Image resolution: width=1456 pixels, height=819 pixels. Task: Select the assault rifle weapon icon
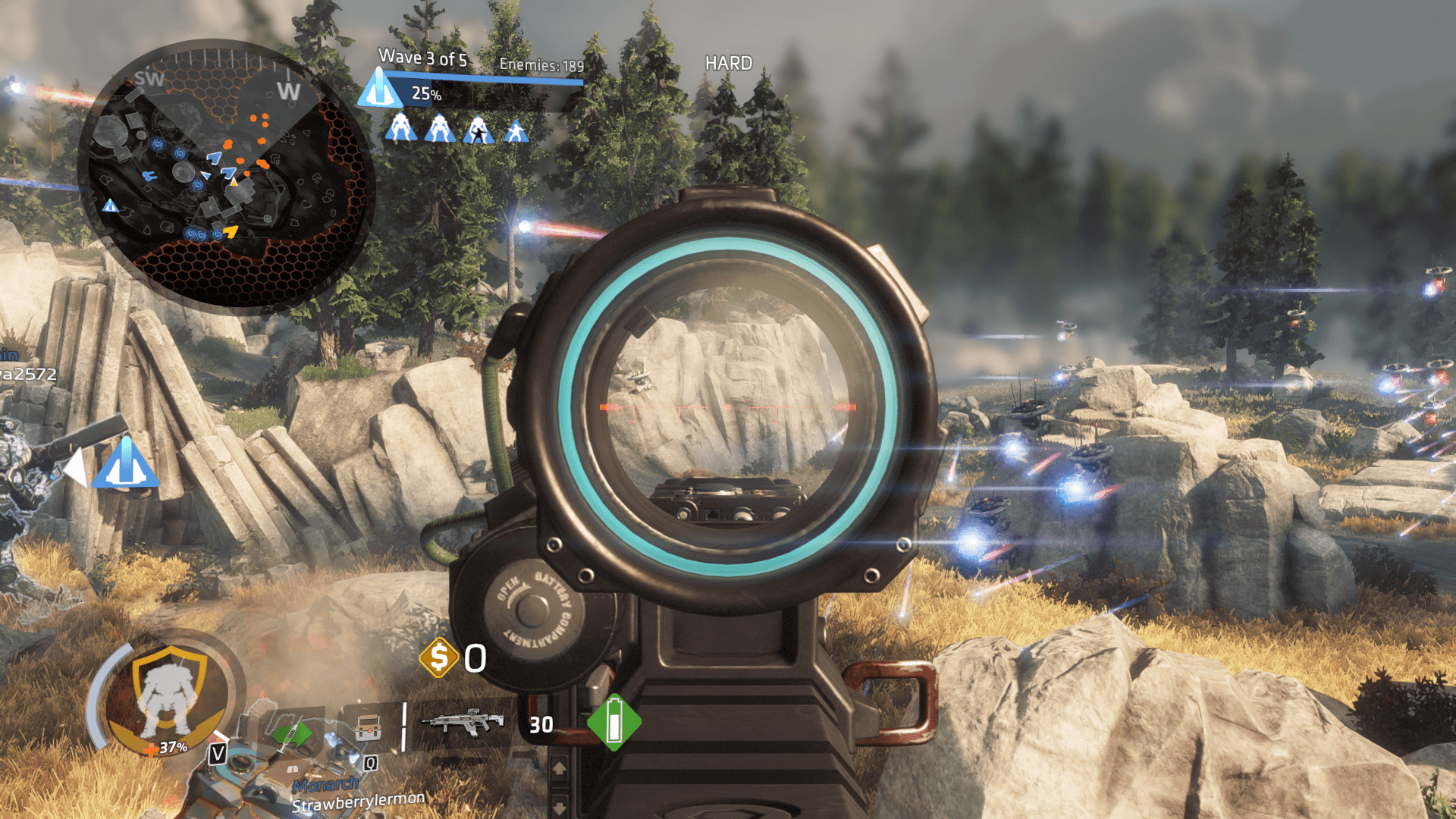click(x=463, y=723)
